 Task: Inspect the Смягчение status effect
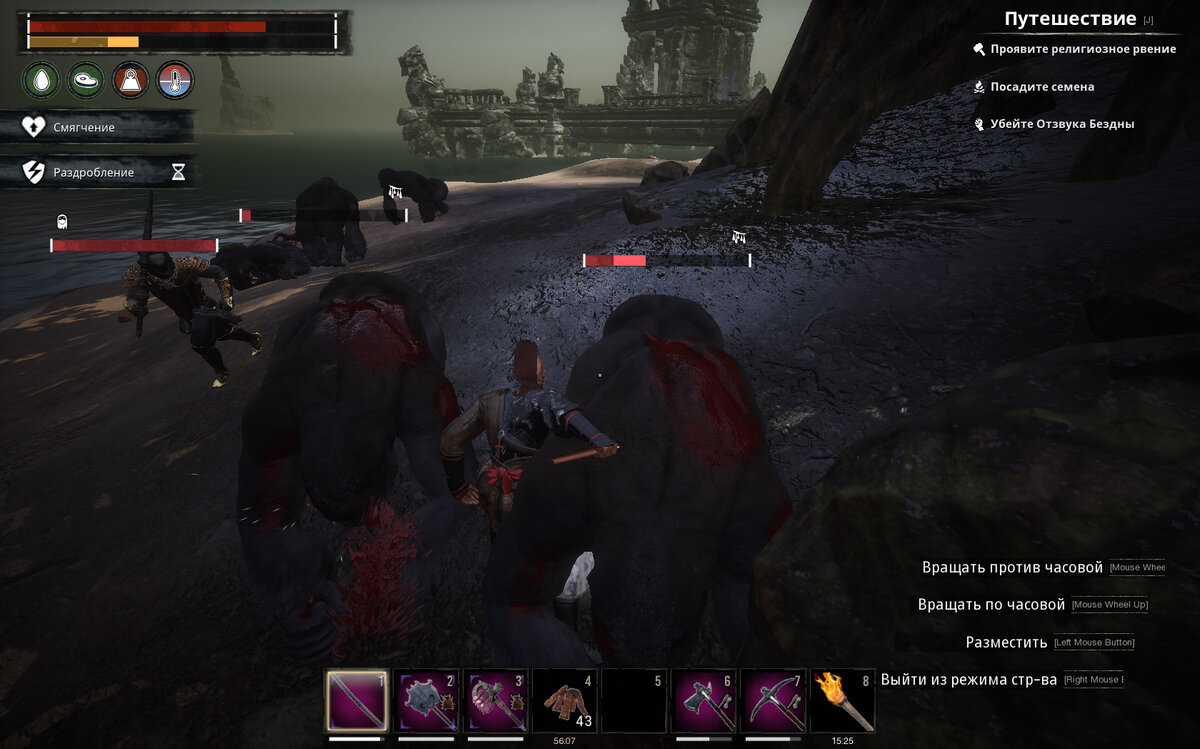[84, 127]
